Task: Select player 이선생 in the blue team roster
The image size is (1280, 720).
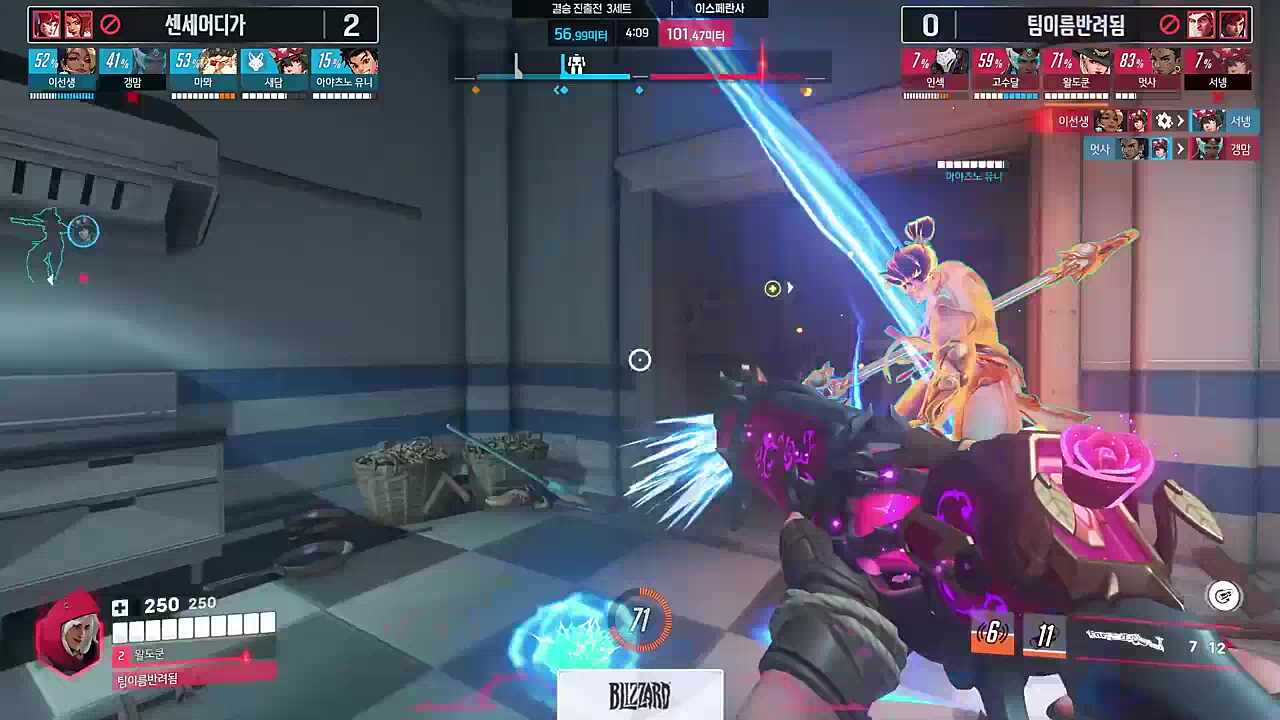Action: [62, 68]
